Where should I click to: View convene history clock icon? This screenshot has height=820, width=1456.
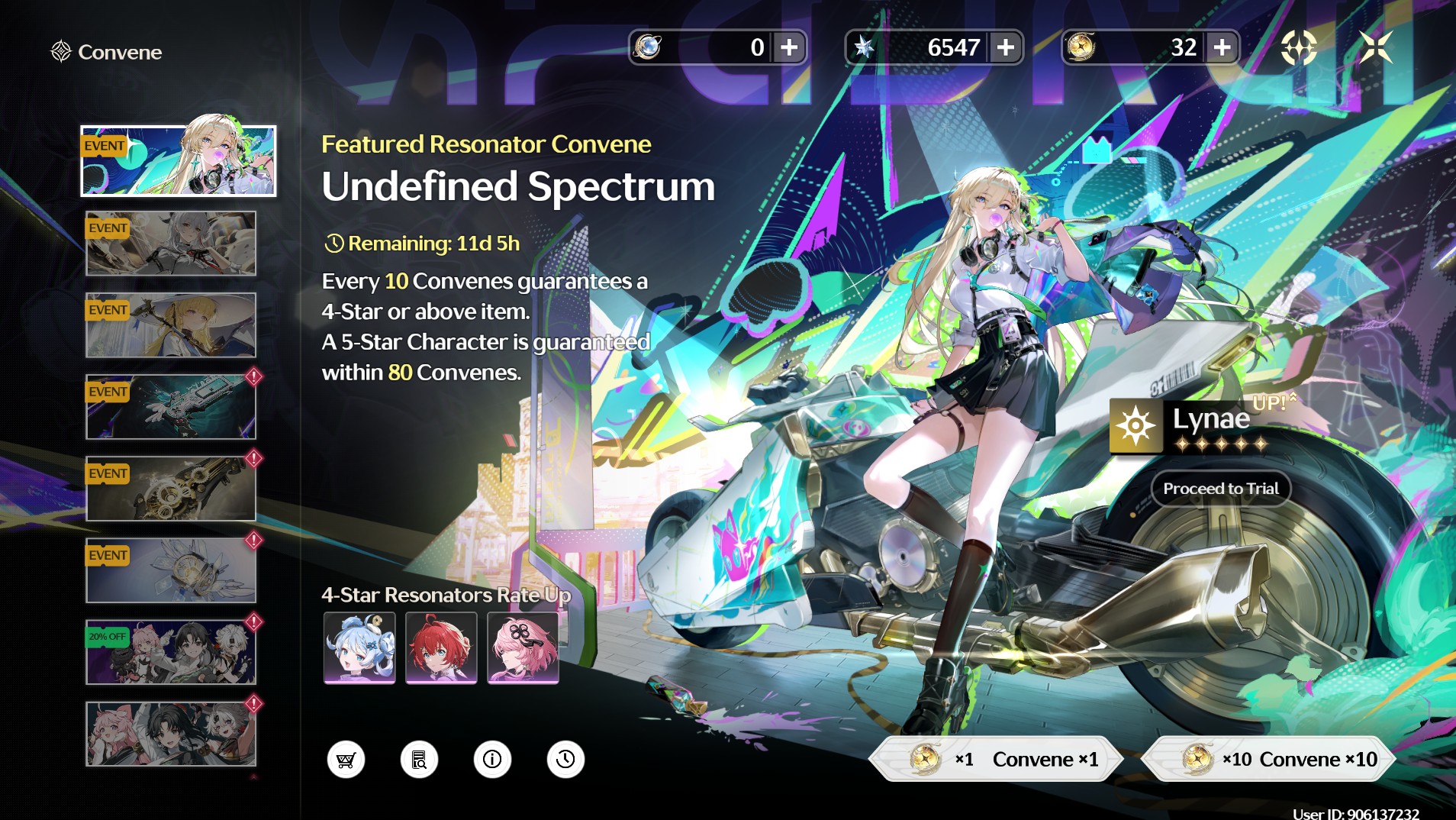pyautogui.click(x=565, y=760)
